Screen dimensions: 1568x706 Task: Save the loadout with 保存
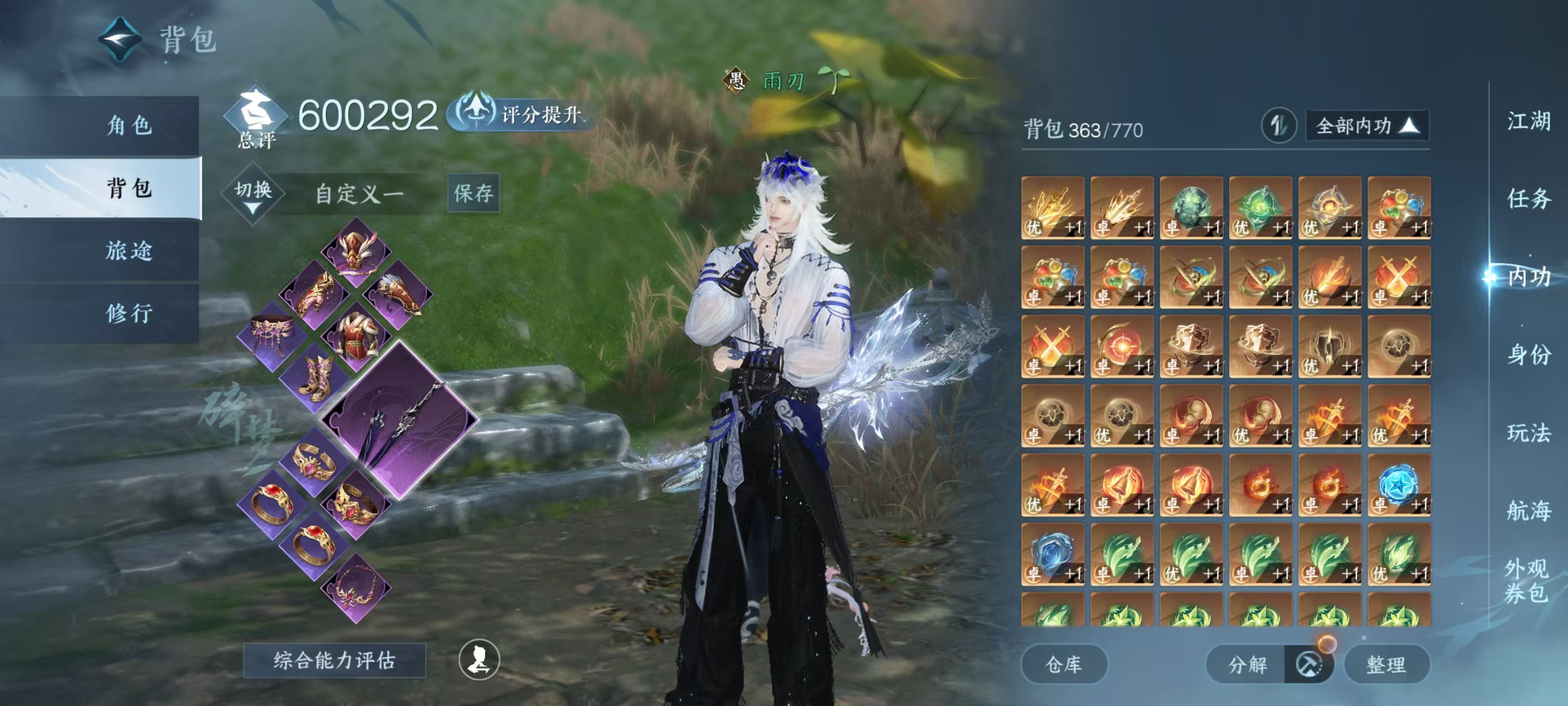point(473,193)
